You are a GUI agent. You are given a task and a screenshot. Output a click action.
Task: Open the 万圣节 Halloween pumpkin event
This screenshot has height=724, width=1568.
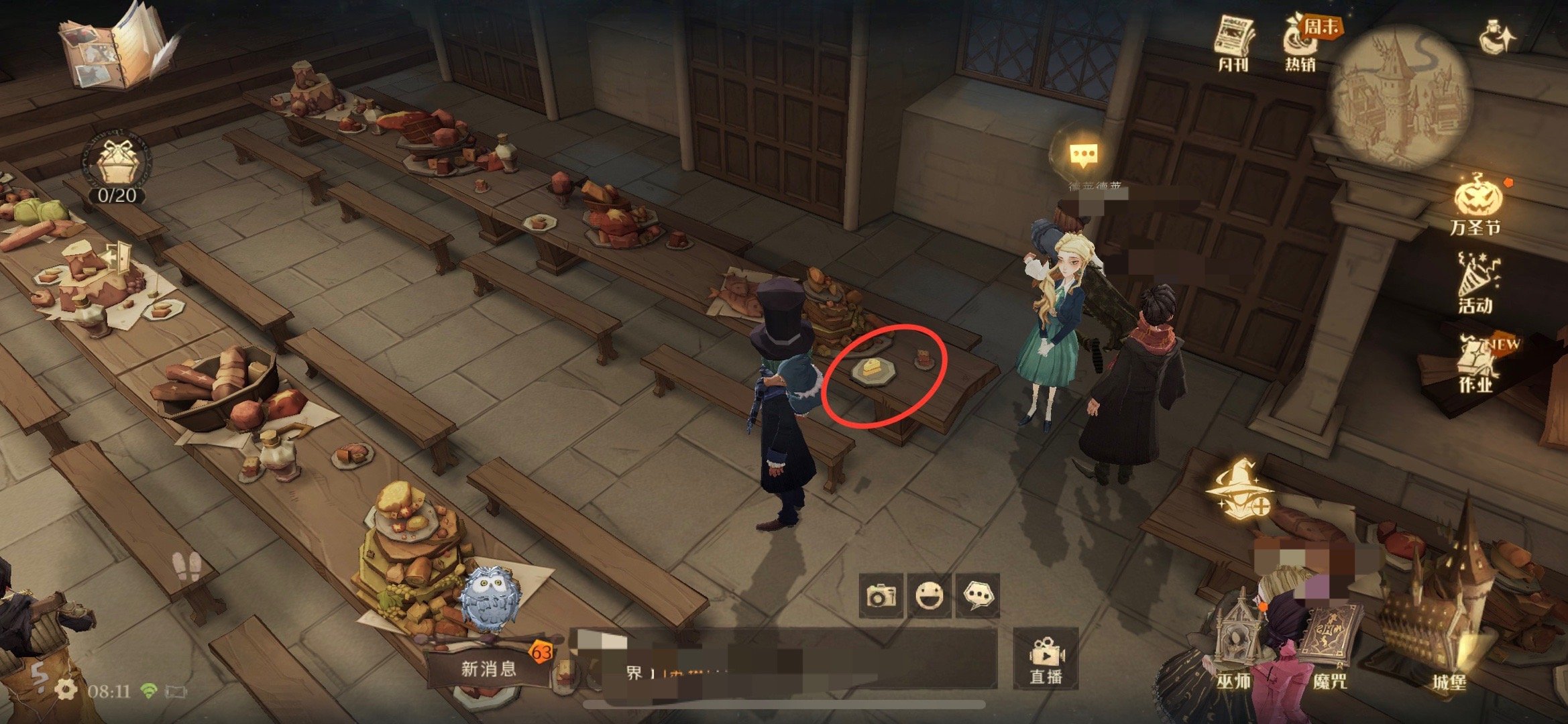pyautogui.click(x=1477, y=204)
